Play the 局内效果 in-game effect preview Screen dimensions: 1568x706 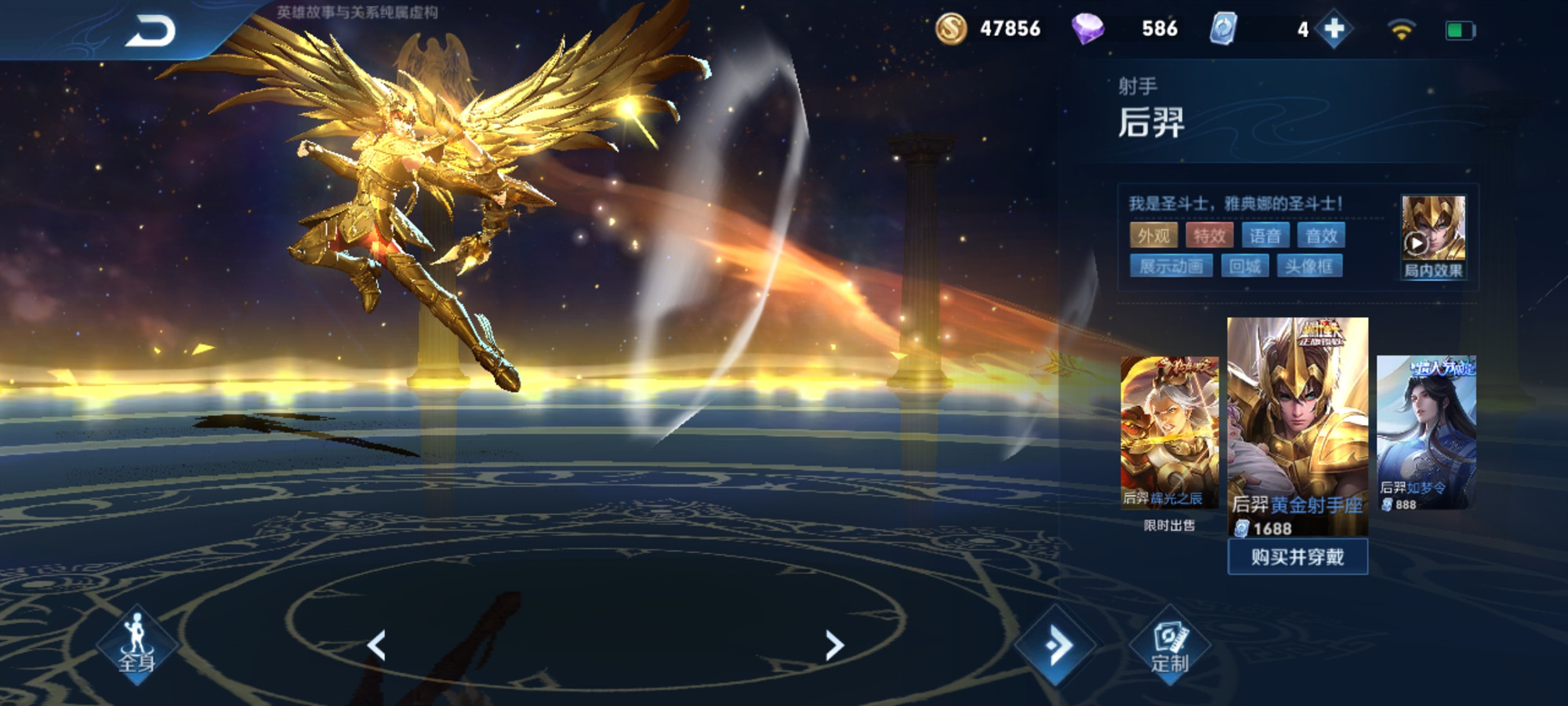coord(1432,238)
